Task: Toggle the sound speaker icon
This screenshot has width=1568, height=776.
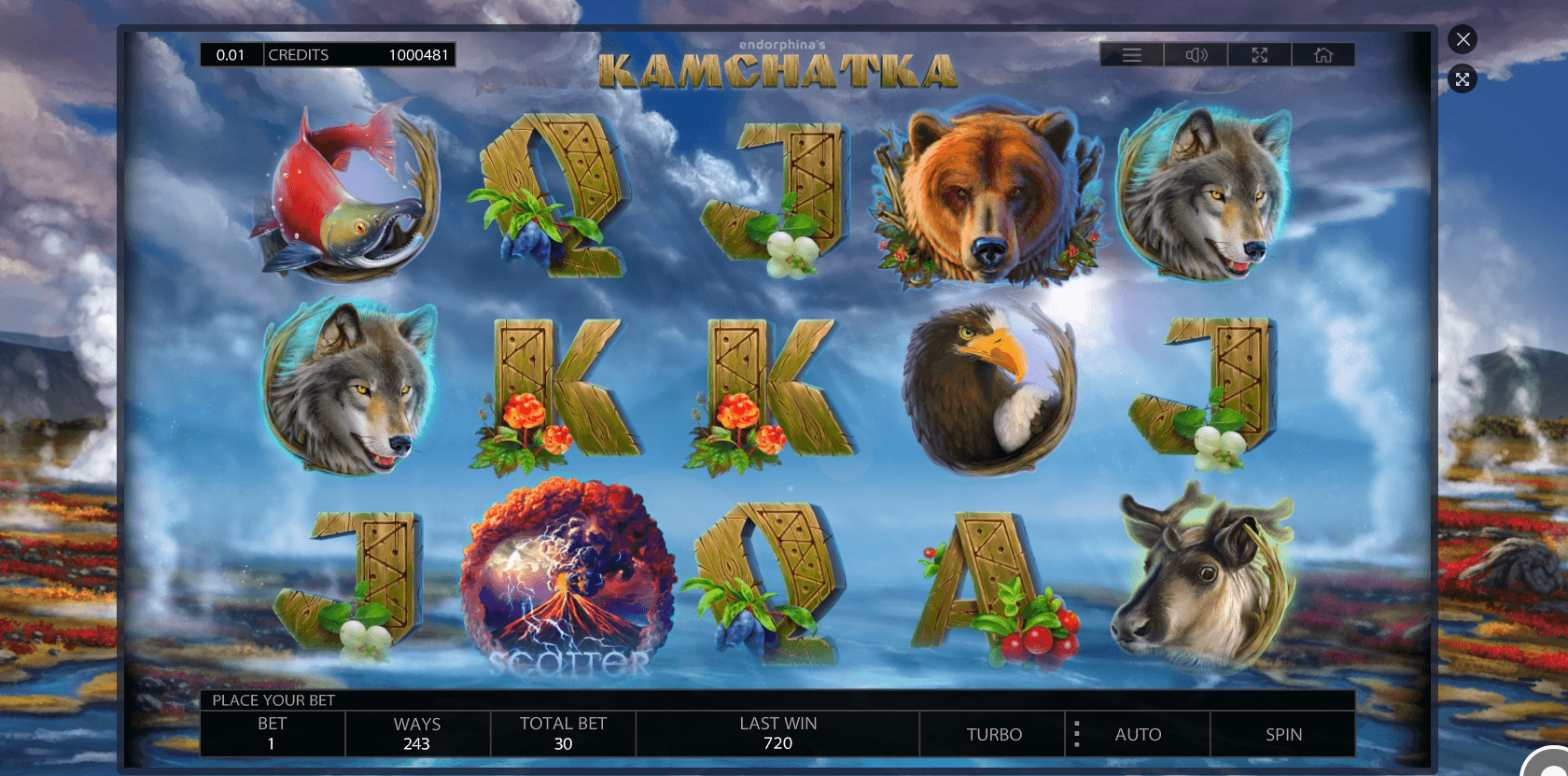Action: coord(1196,55)
